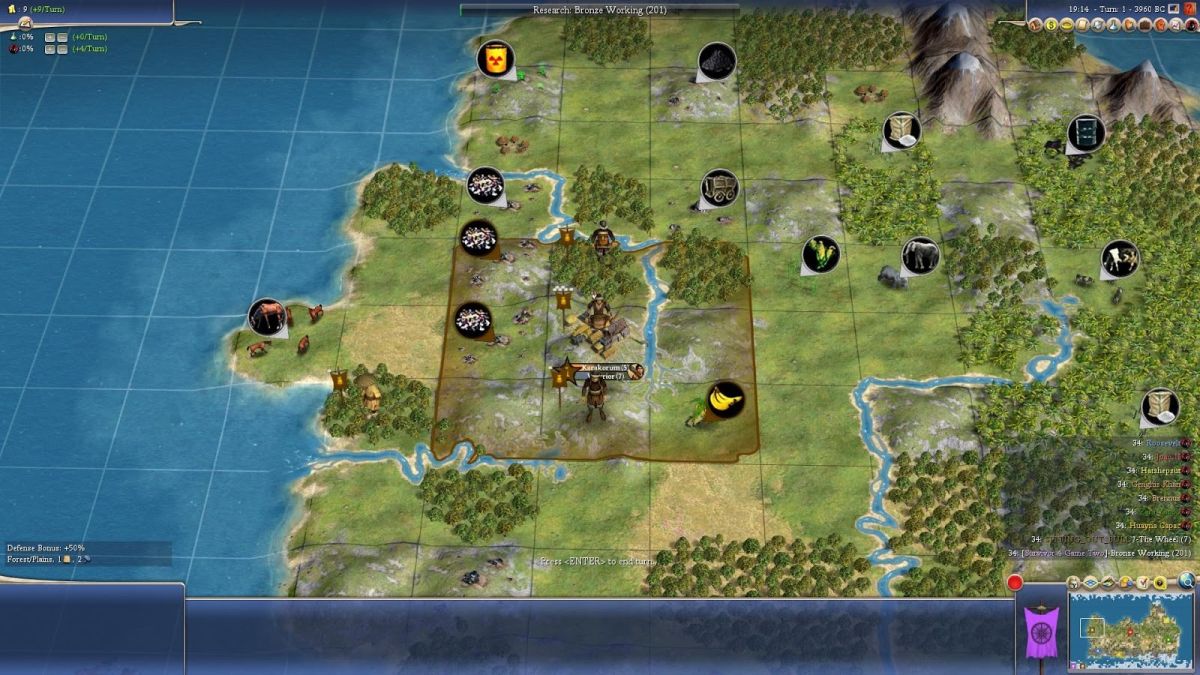Screen dimensions: 1200x675
Task: Decrease the espionage rate percentage
Action: (x=63, y=48)
